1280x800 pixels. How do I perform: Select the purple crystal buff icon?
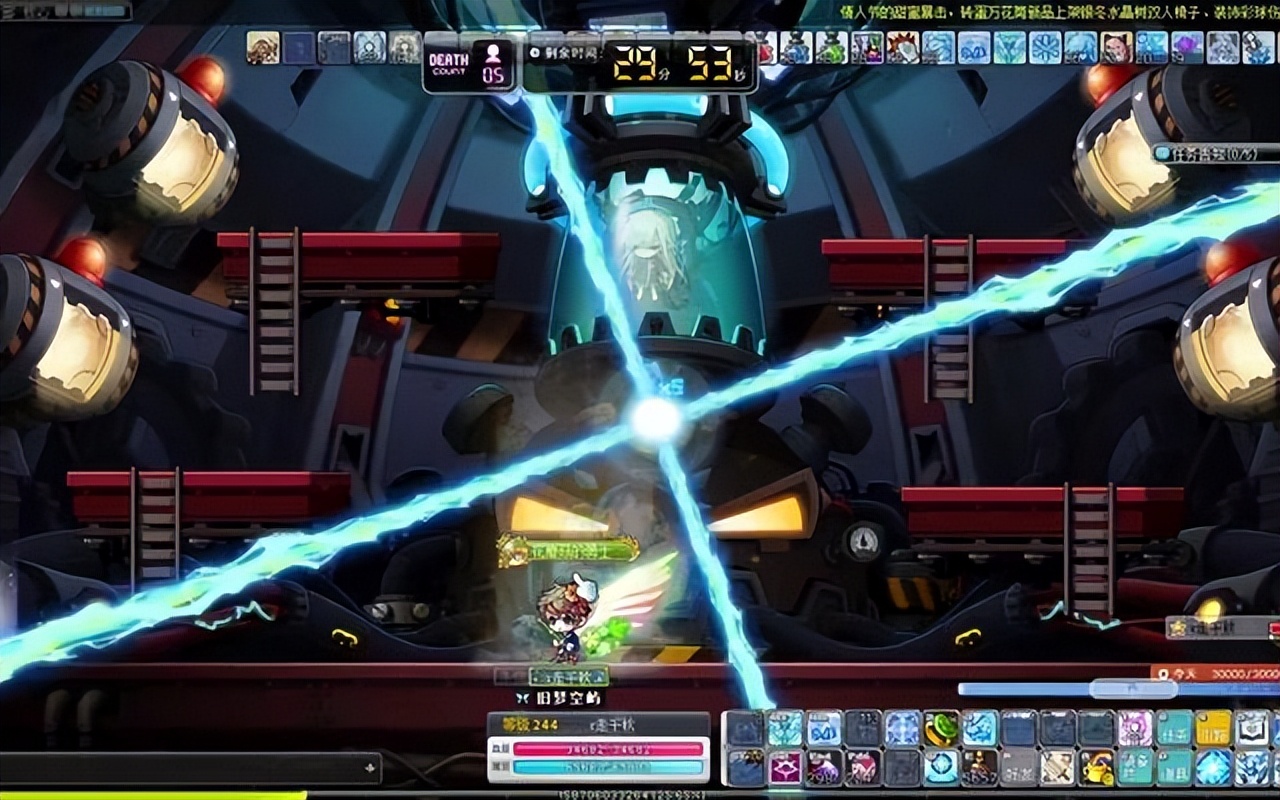click(1187, 47)
